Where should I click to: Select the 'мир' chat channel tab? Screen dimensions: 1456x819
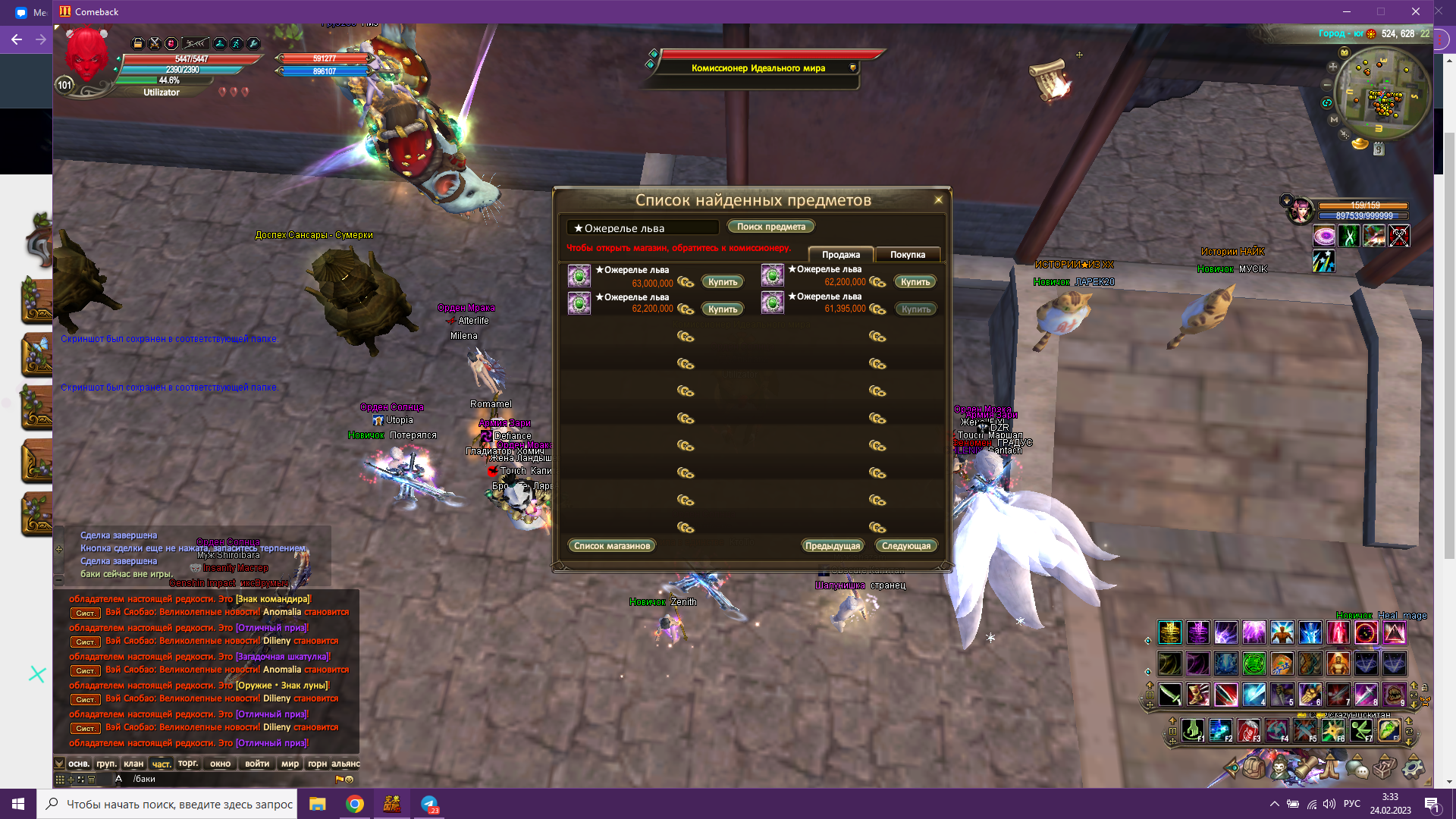[x=290, y=764]
